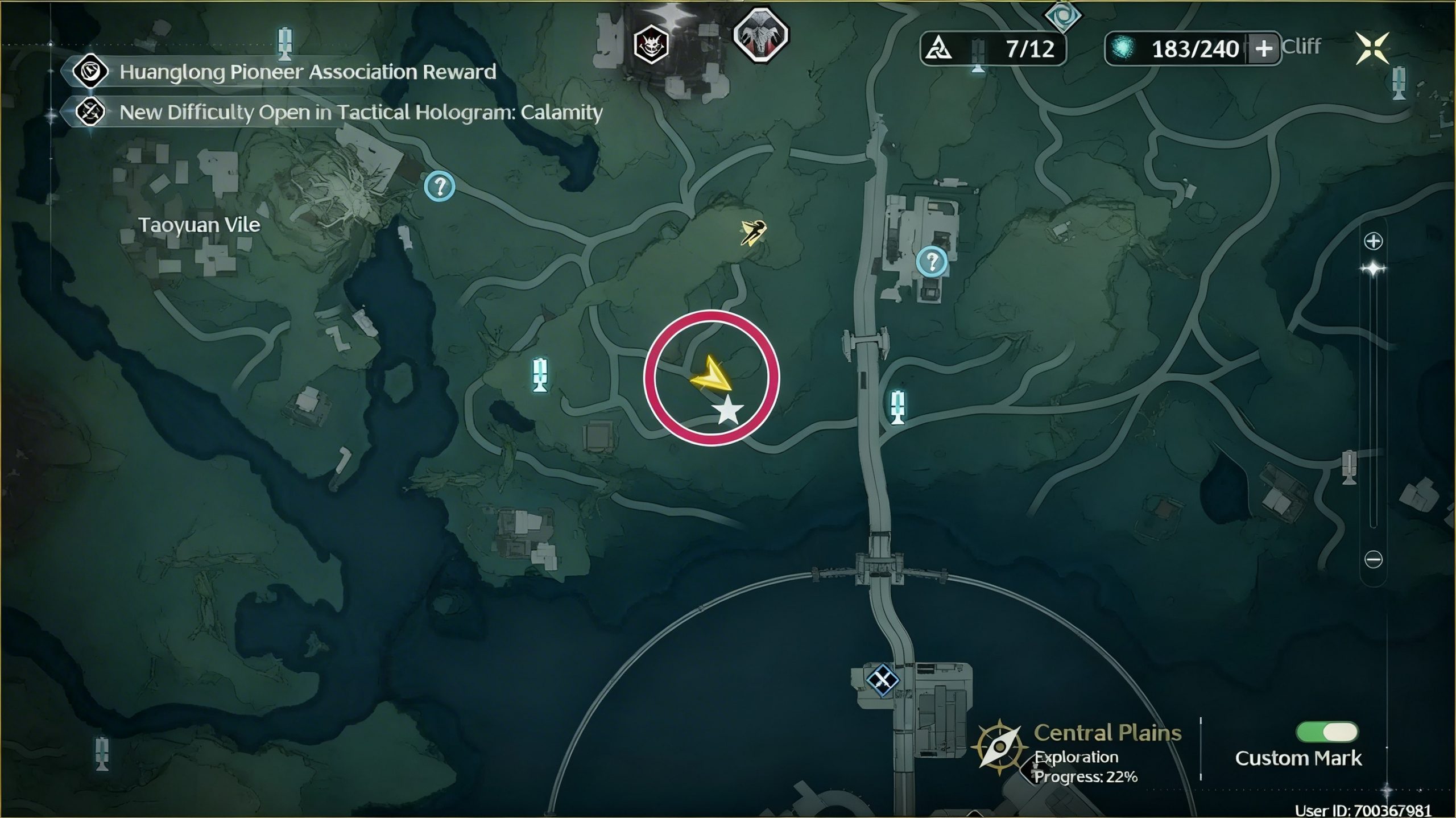This screenshot has width=1456, height=818.
Task: Toggle the Custom Mark switch
Action: tap(1326, 732)
